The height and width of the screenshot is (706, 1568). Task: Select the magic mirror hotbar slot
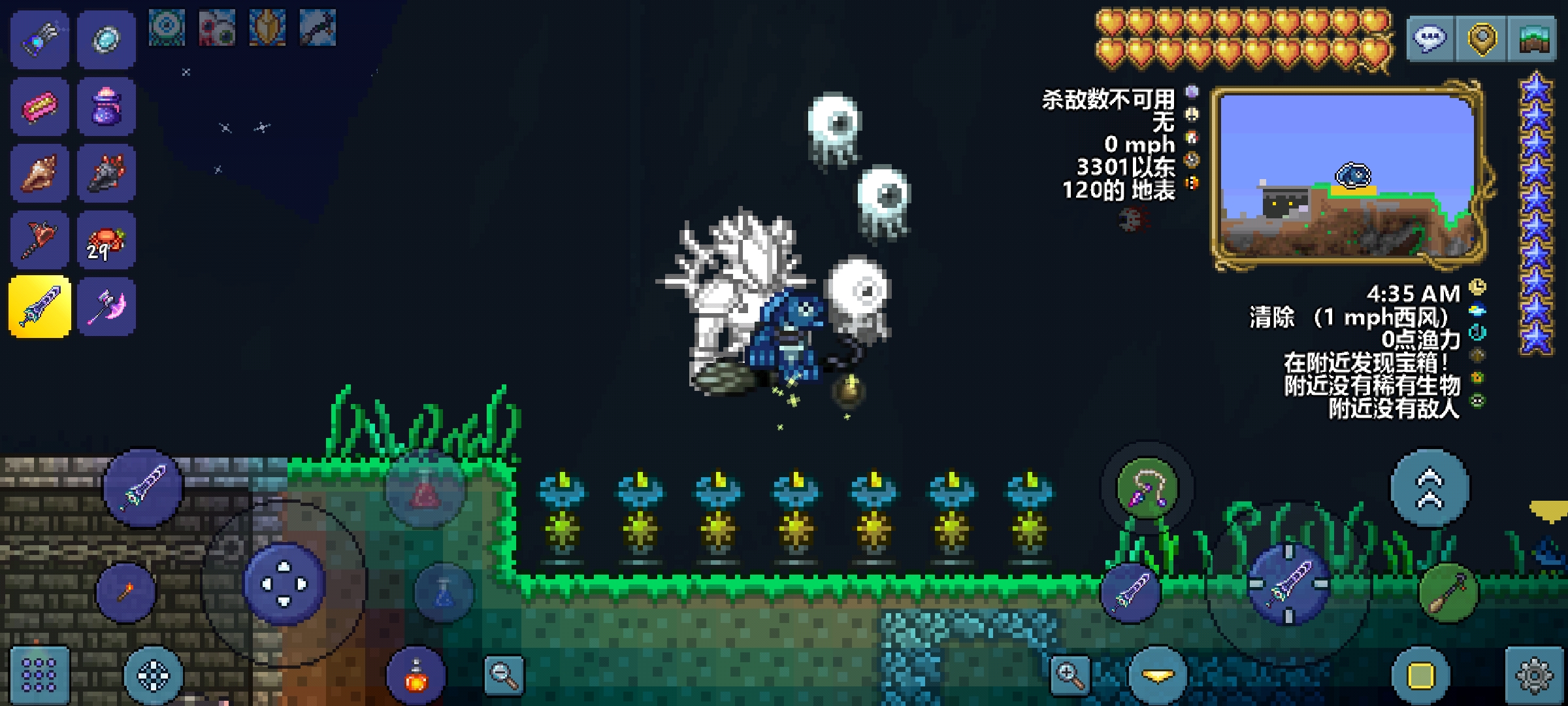click(106, 39)
